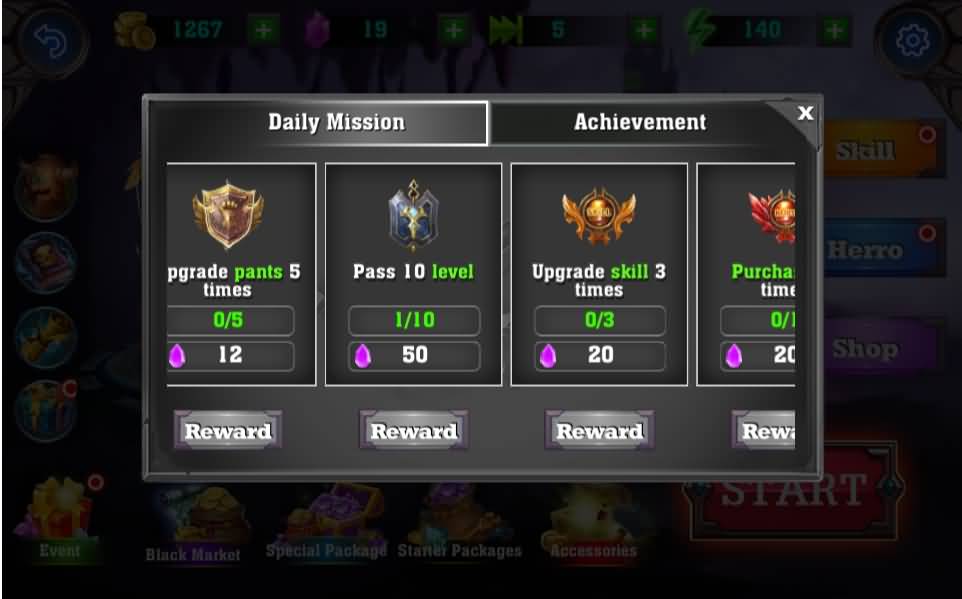
Task: Switch to the Achievement tab
Action: pos(639,123)
